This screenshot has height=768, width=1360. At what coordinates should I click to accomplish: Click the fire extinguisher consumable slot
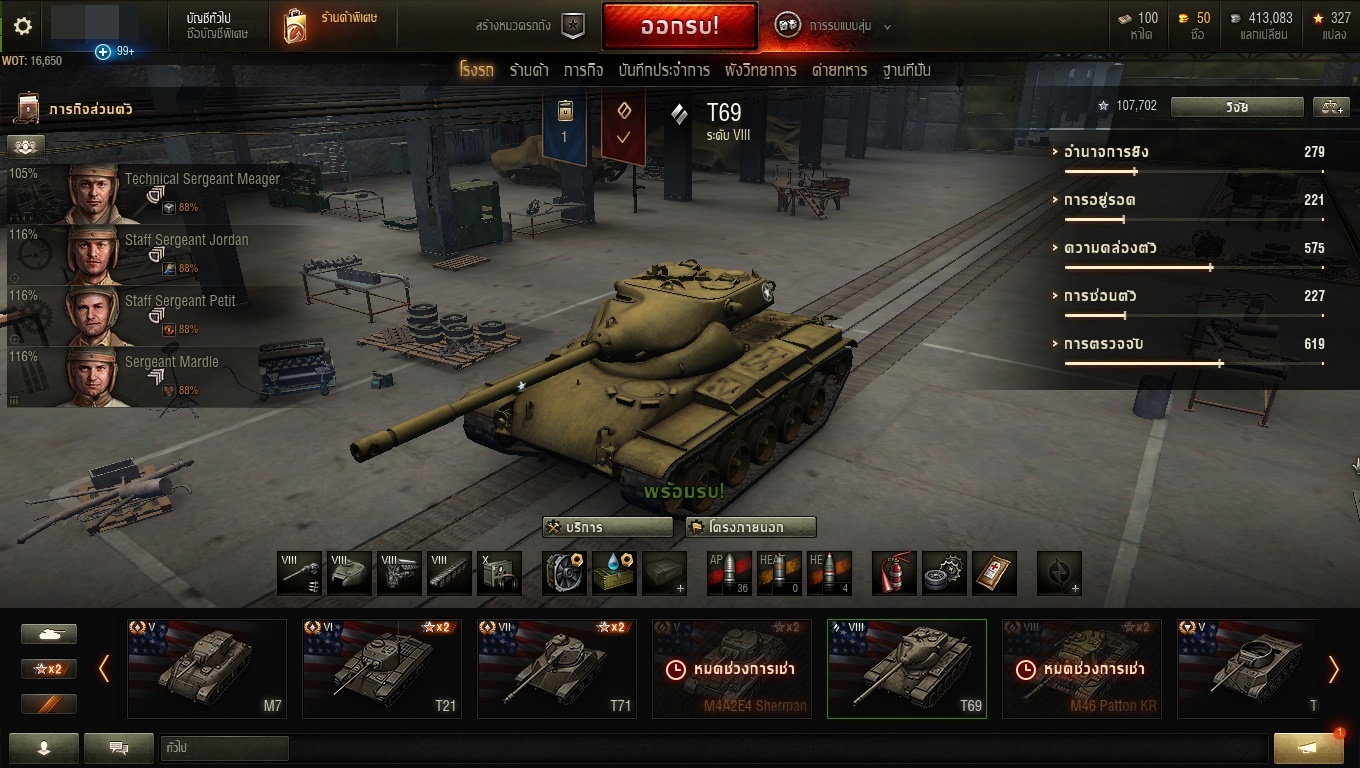tap(894, 573)
